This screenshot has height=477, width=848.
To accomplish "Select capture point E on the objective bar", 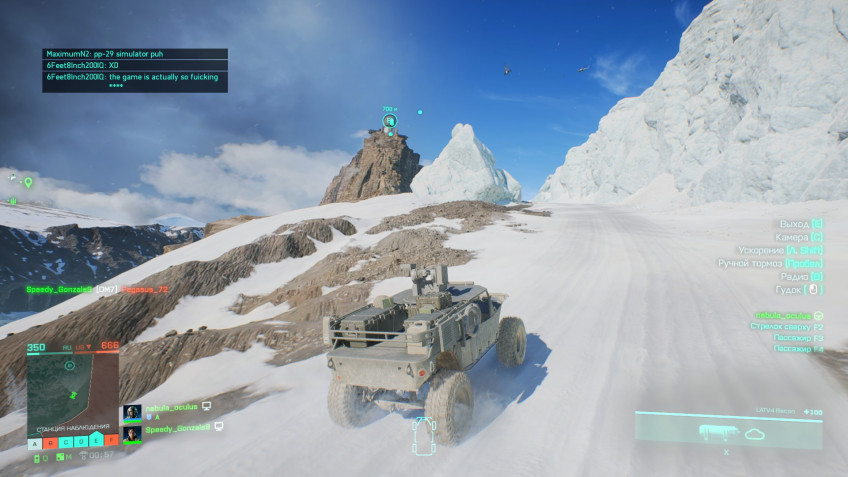I will point(96,441).
